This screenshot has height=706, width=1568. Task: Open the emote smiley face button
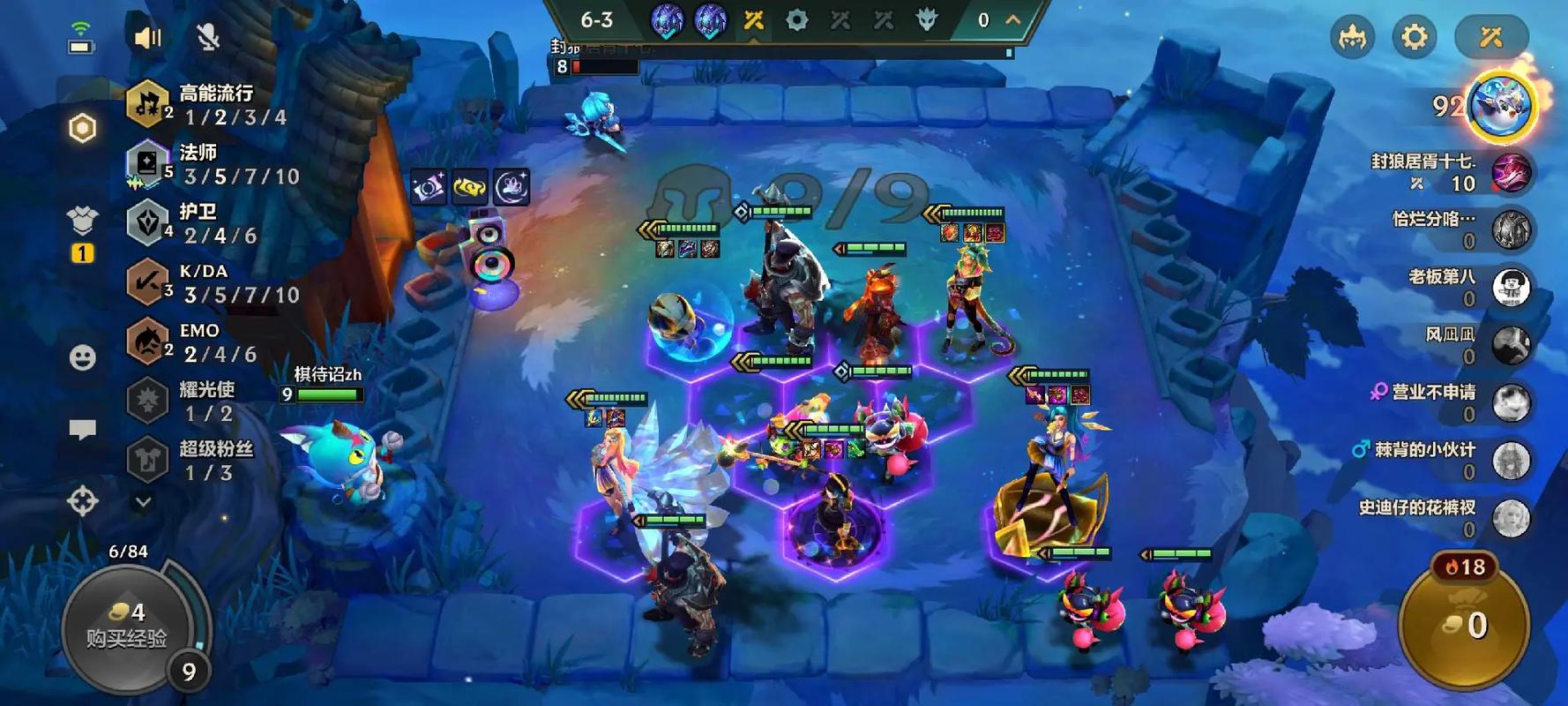tap(83, 357)
